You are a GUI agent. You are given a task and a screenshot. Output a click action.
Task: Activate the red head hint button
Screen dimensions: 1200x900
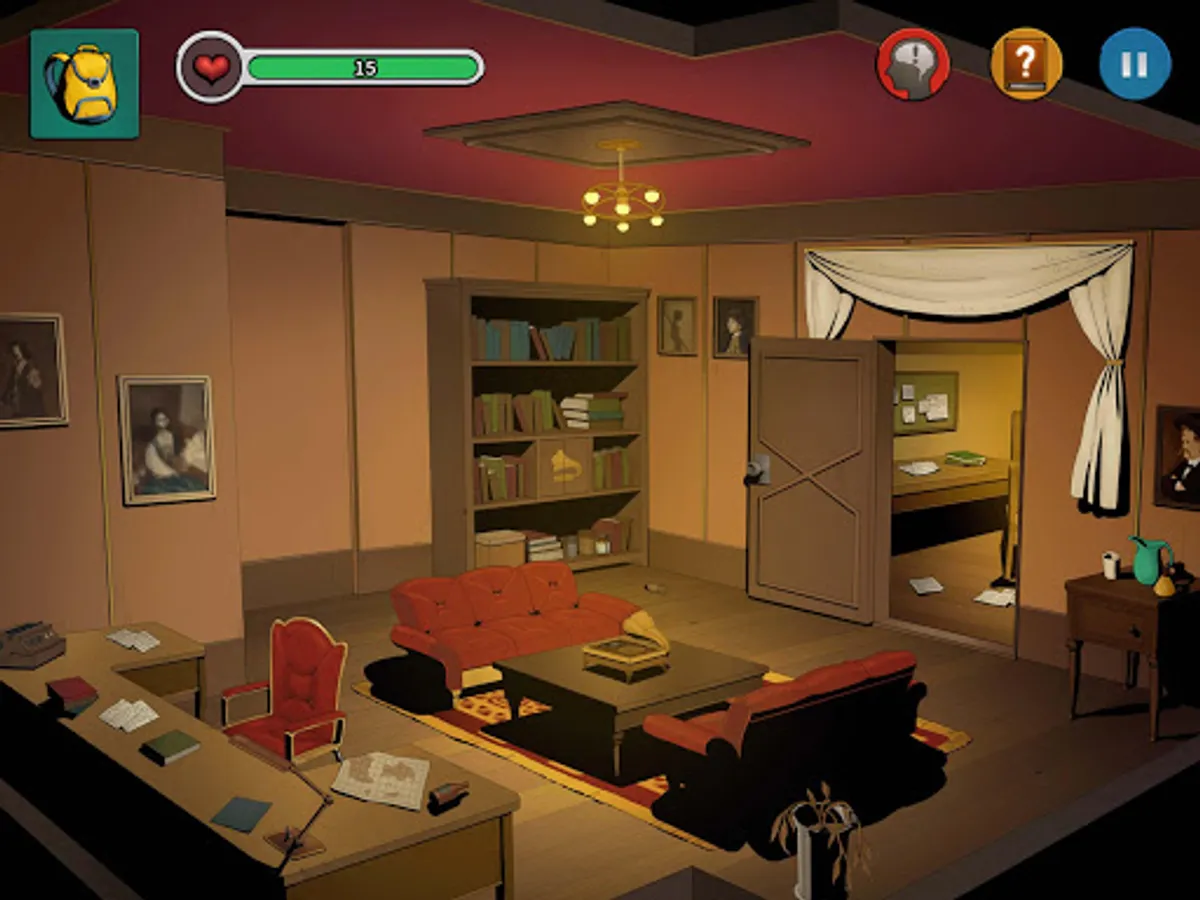[x=912, y=64]
